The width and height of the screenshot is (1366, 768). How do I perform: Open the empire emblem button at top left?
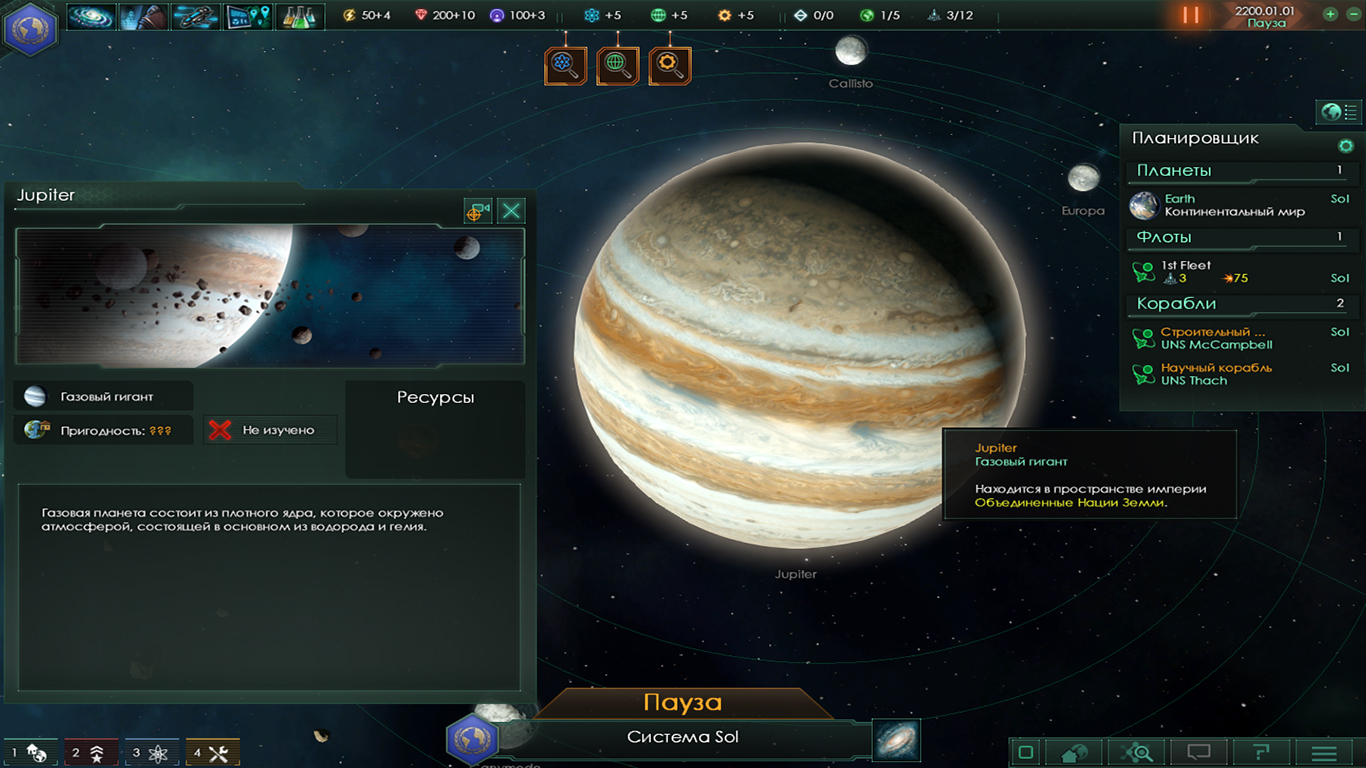pyautogui.click(x=30, y=27)
